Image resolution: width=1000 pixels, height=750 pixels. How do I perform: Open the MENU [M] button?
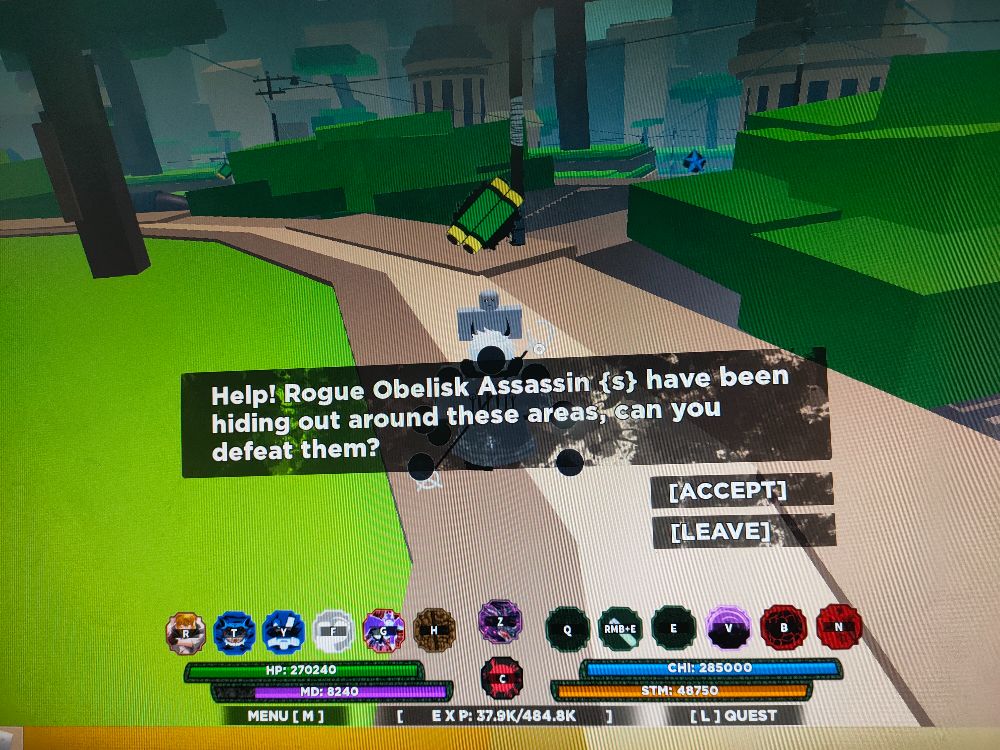pyautogui.click(x=285, y=715)
